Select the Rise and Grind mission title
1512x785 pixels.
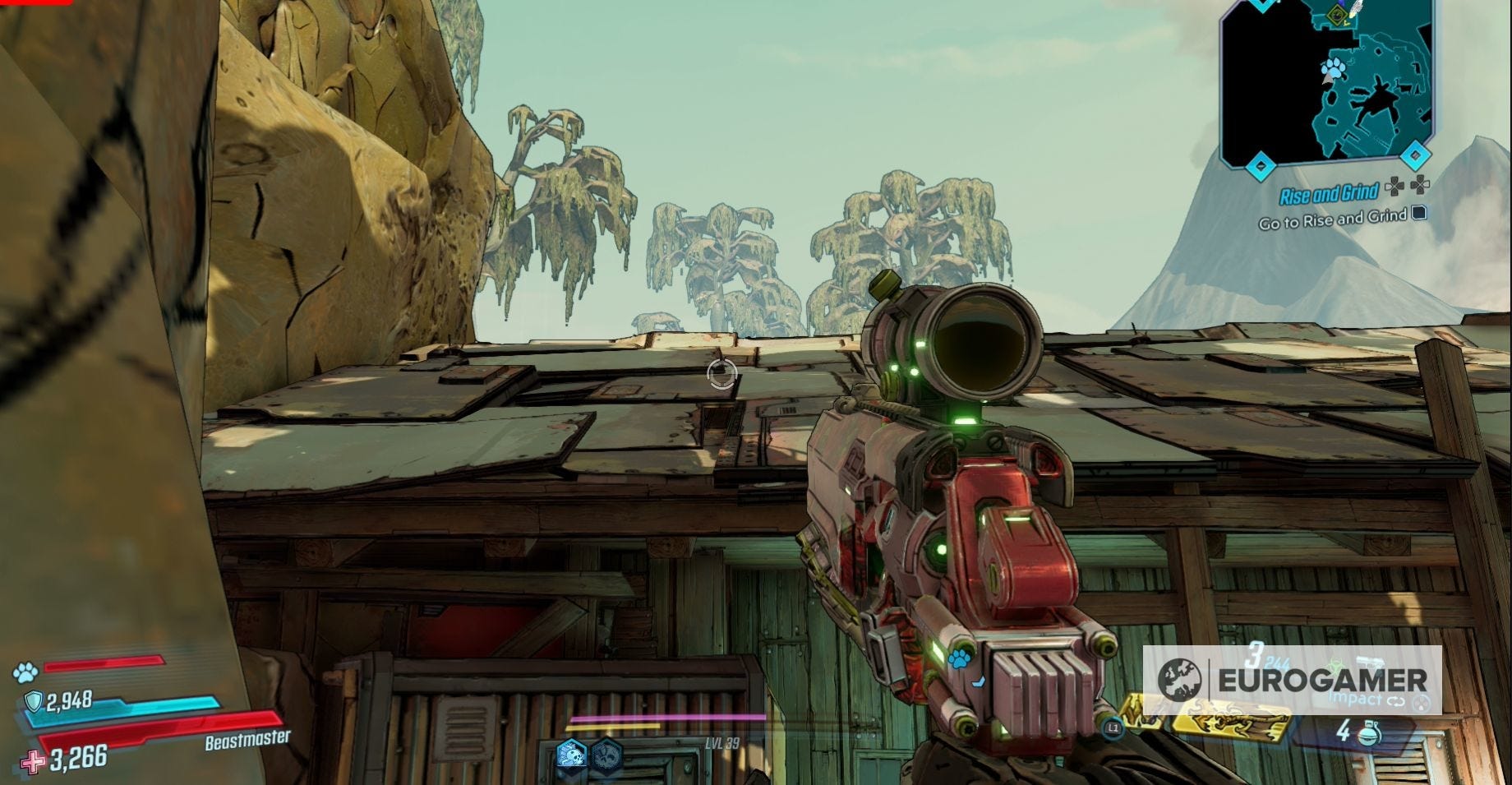click(x=1331, y=192)
